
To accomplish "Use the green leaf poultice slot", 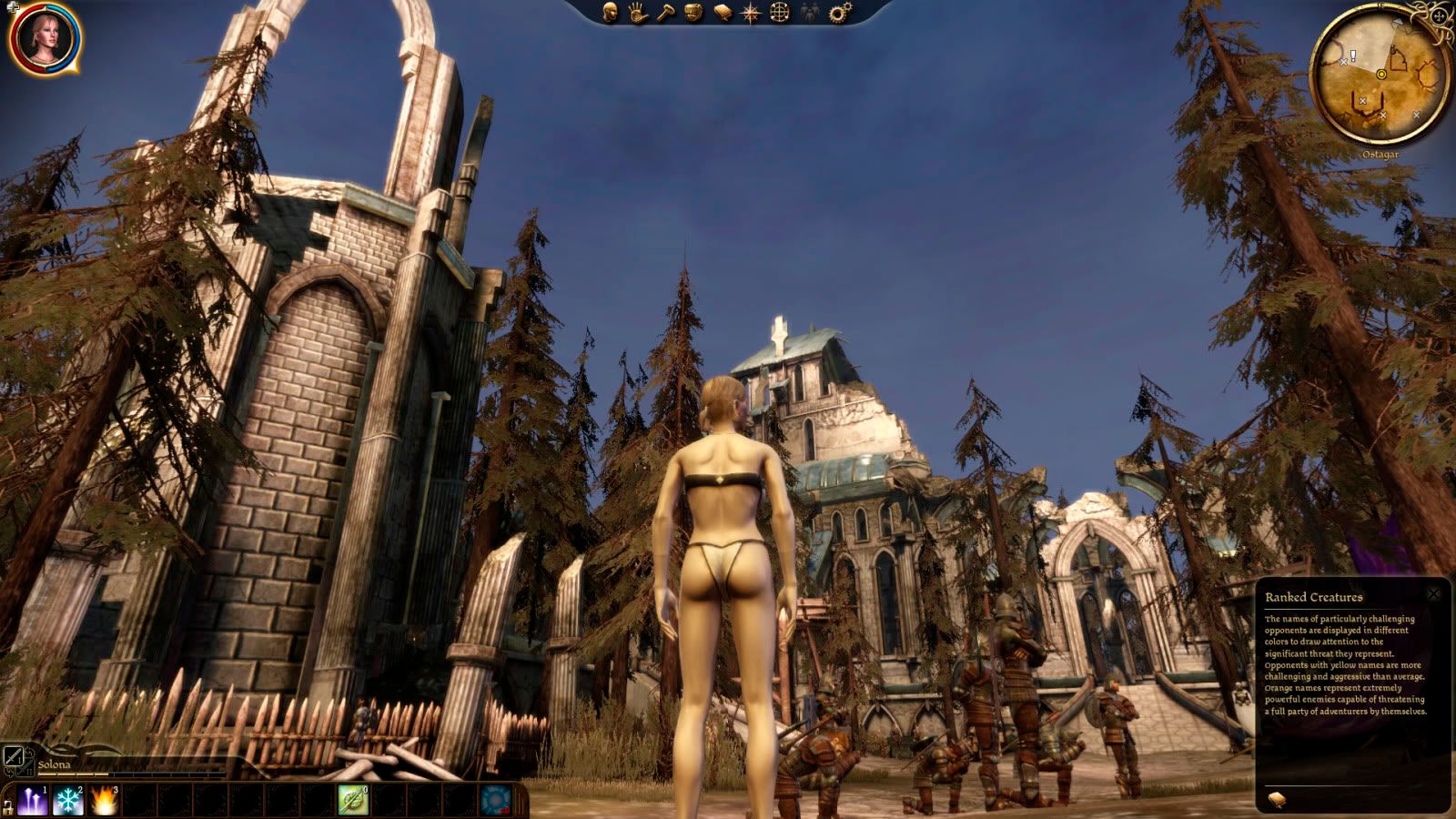I will tap(353, 801).
